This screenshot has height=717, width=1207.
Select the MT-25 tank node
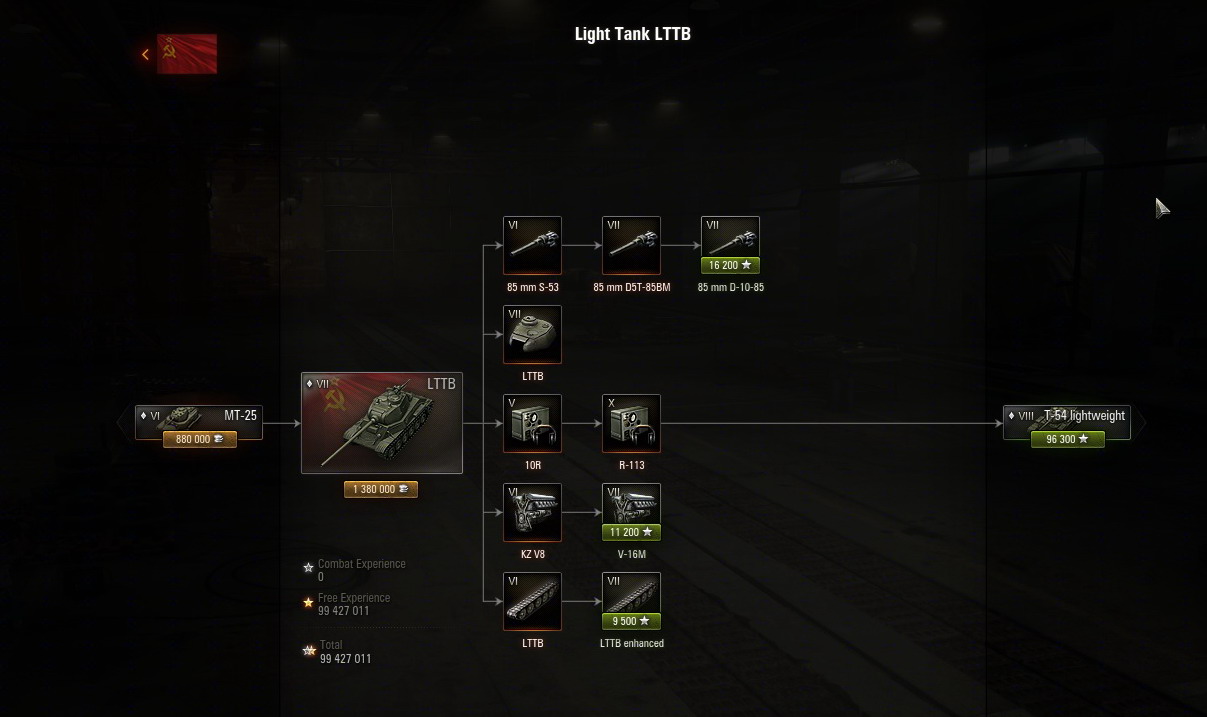click(x=199, y=416)
